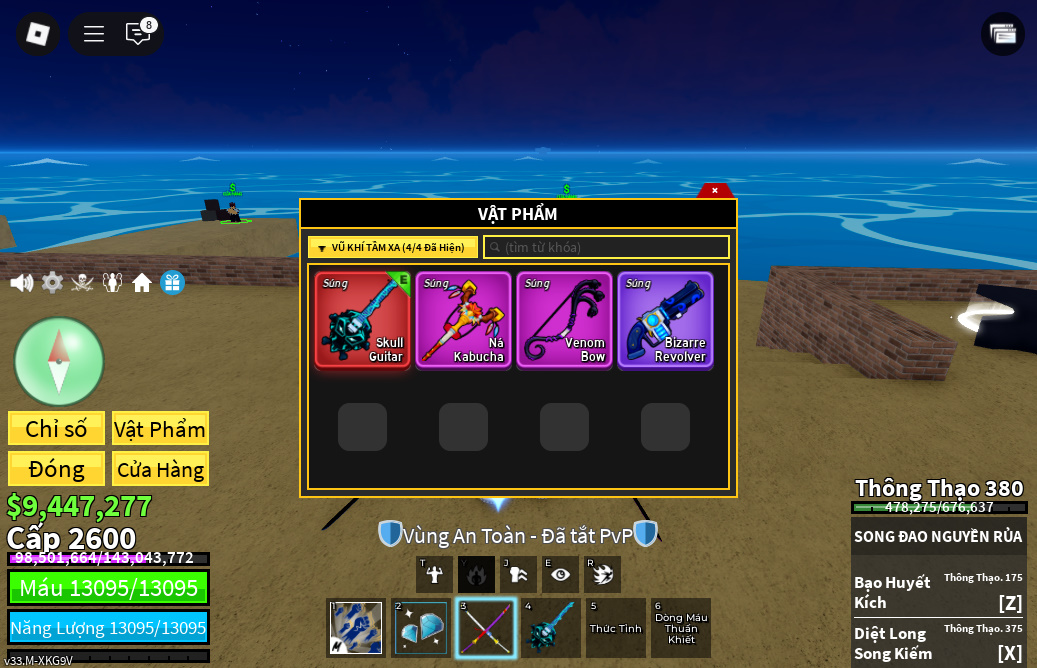The image size is (1037, 668).
Task: Open the Chỉ số stats menu
Action: coord(56,429)
